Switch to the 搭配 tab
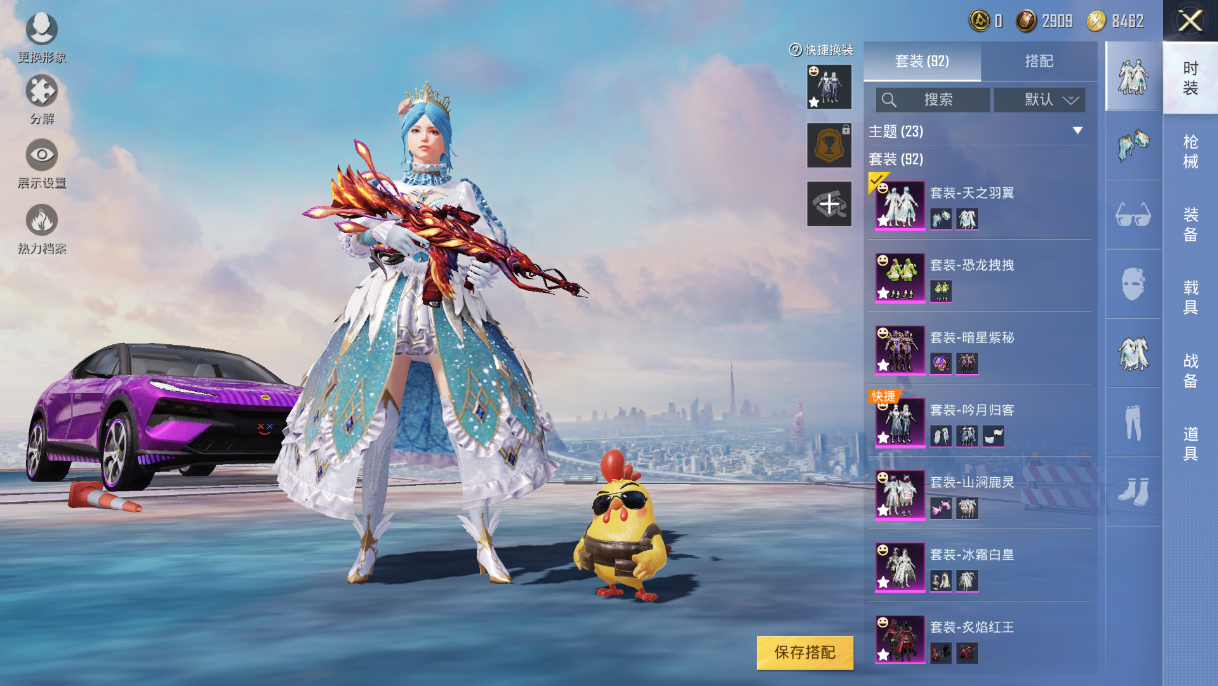The image size is (1218, 686). [1039, 61]
